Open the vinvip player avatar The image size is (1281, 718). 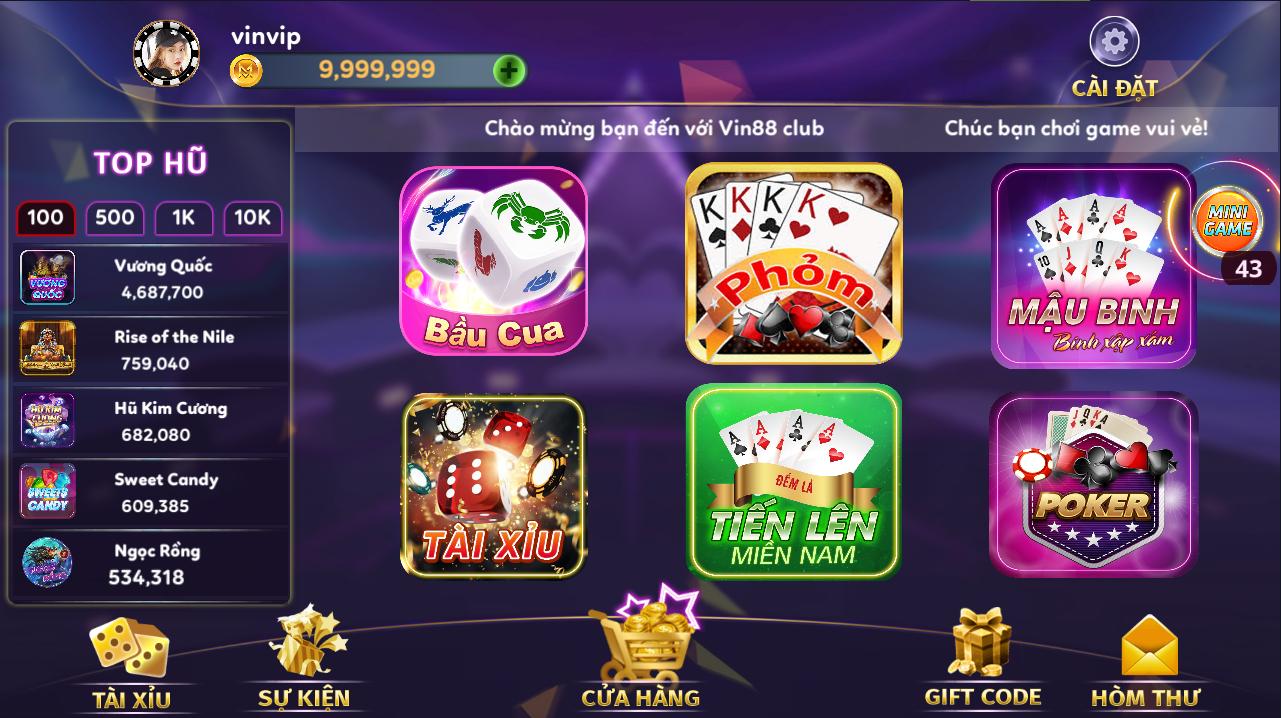pyautogui.click(x=166, y=53)
